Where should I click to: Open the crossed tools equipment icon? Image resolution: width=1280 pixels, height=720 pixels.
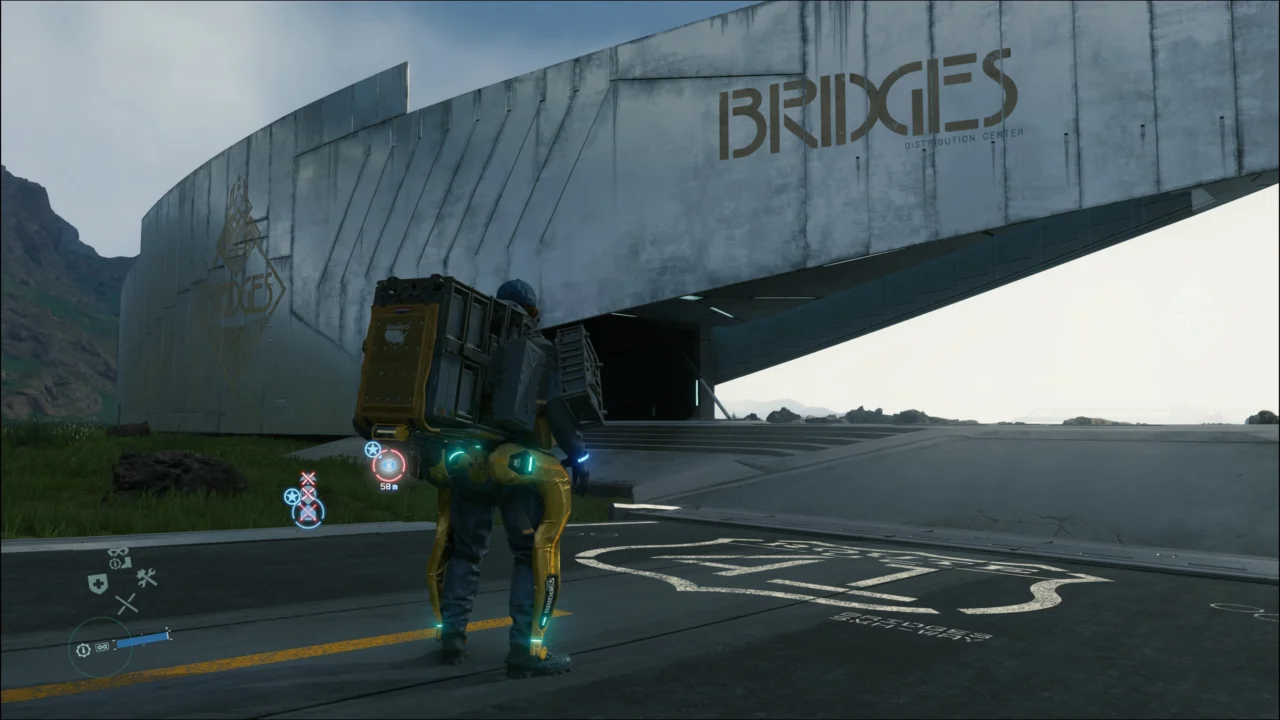click(147, 578)
